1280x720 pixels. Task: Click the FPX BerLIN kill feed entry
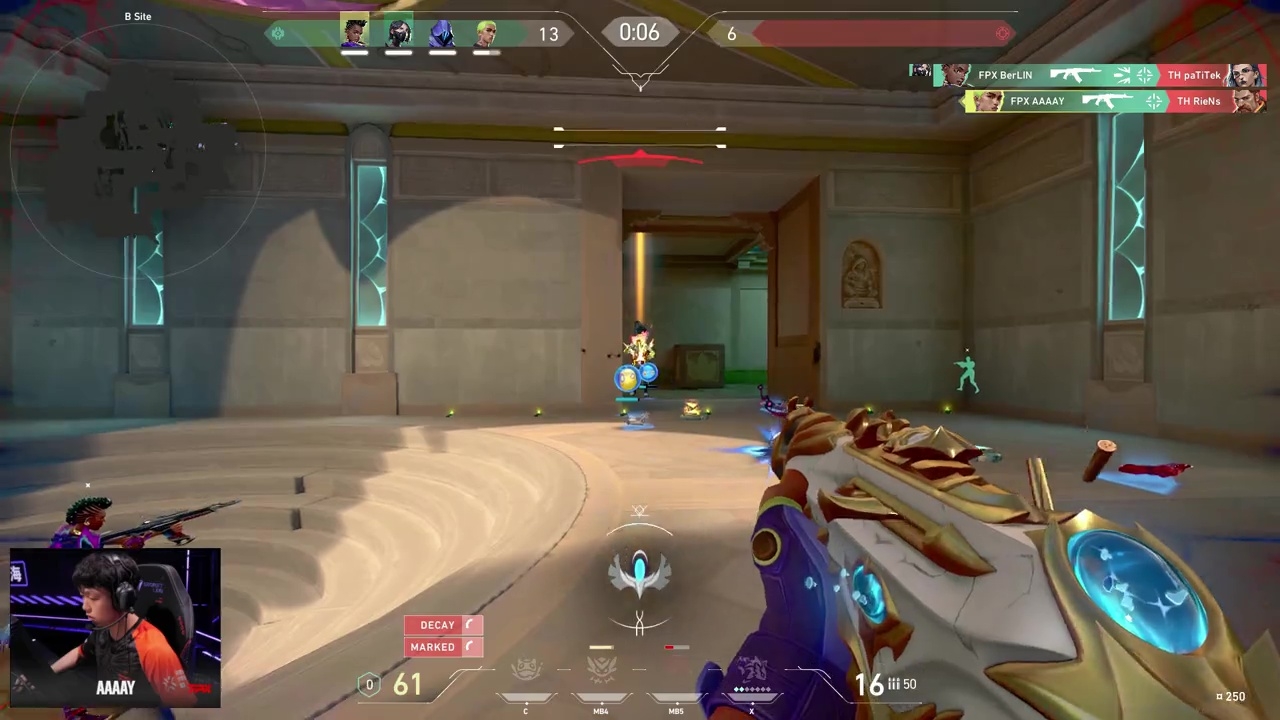[1088, 75]
